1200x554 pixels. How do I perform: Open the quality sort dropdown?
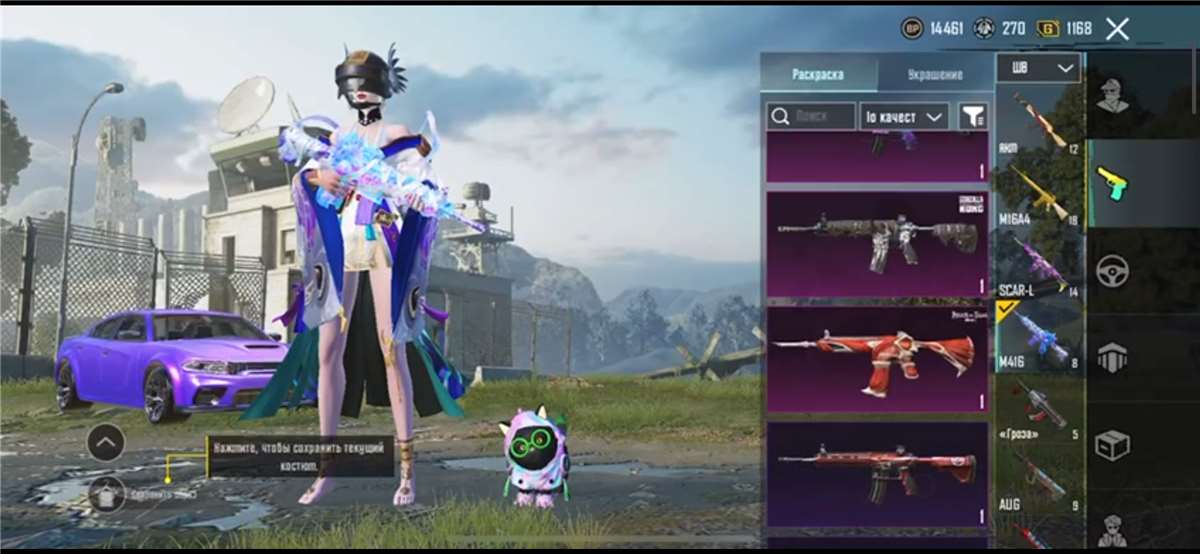tap(904, 117)
